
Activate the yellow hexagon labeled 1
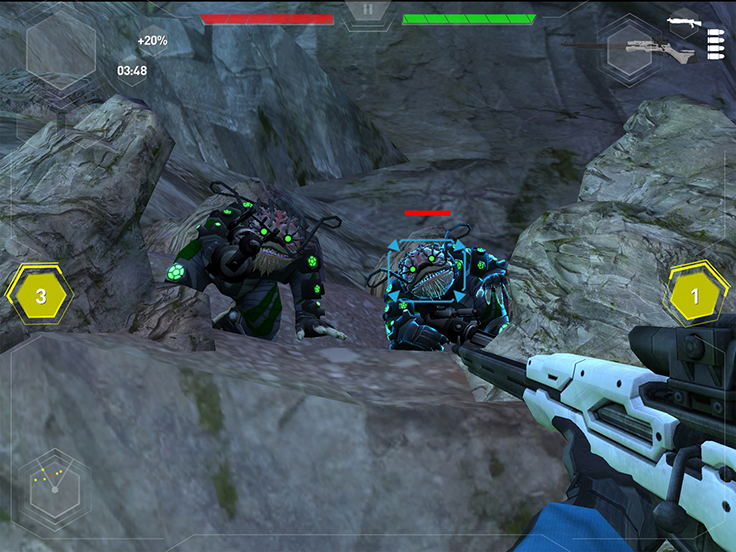click(x=696, y=296)
